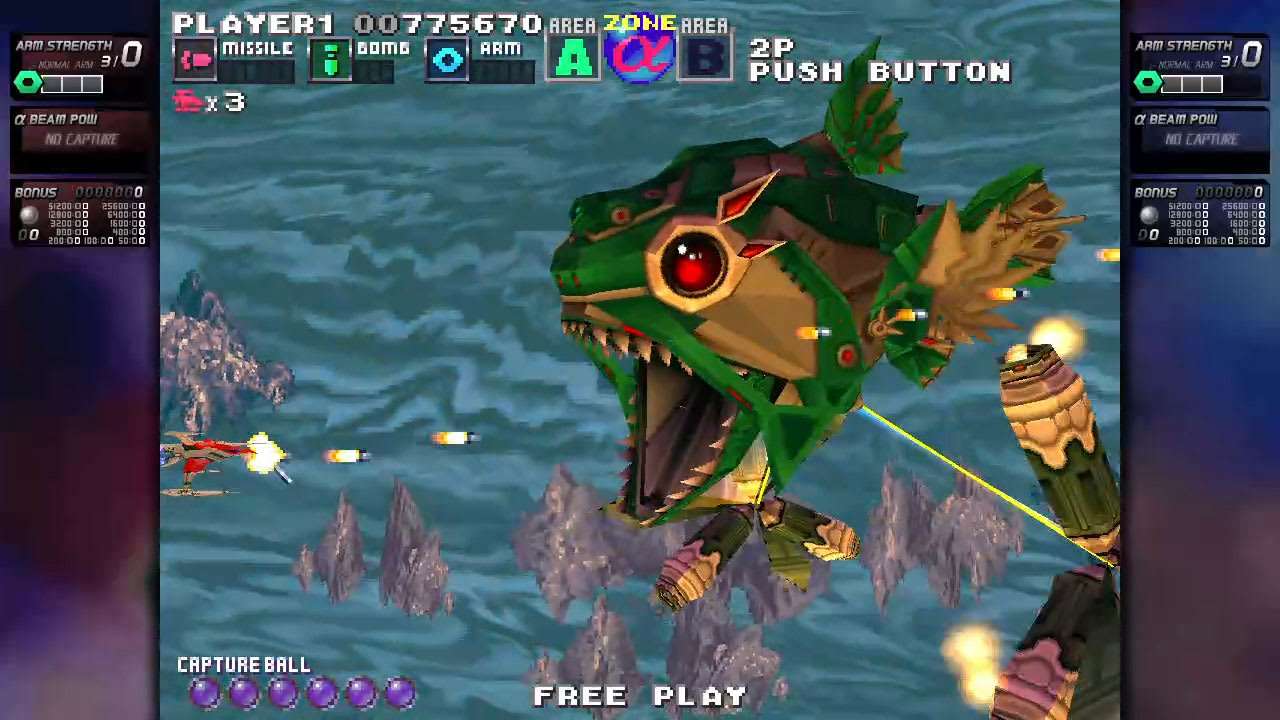Click the FREE PLAY text at the bottom
Screen dimensions: 1280x720
click(x=640, y=696)
